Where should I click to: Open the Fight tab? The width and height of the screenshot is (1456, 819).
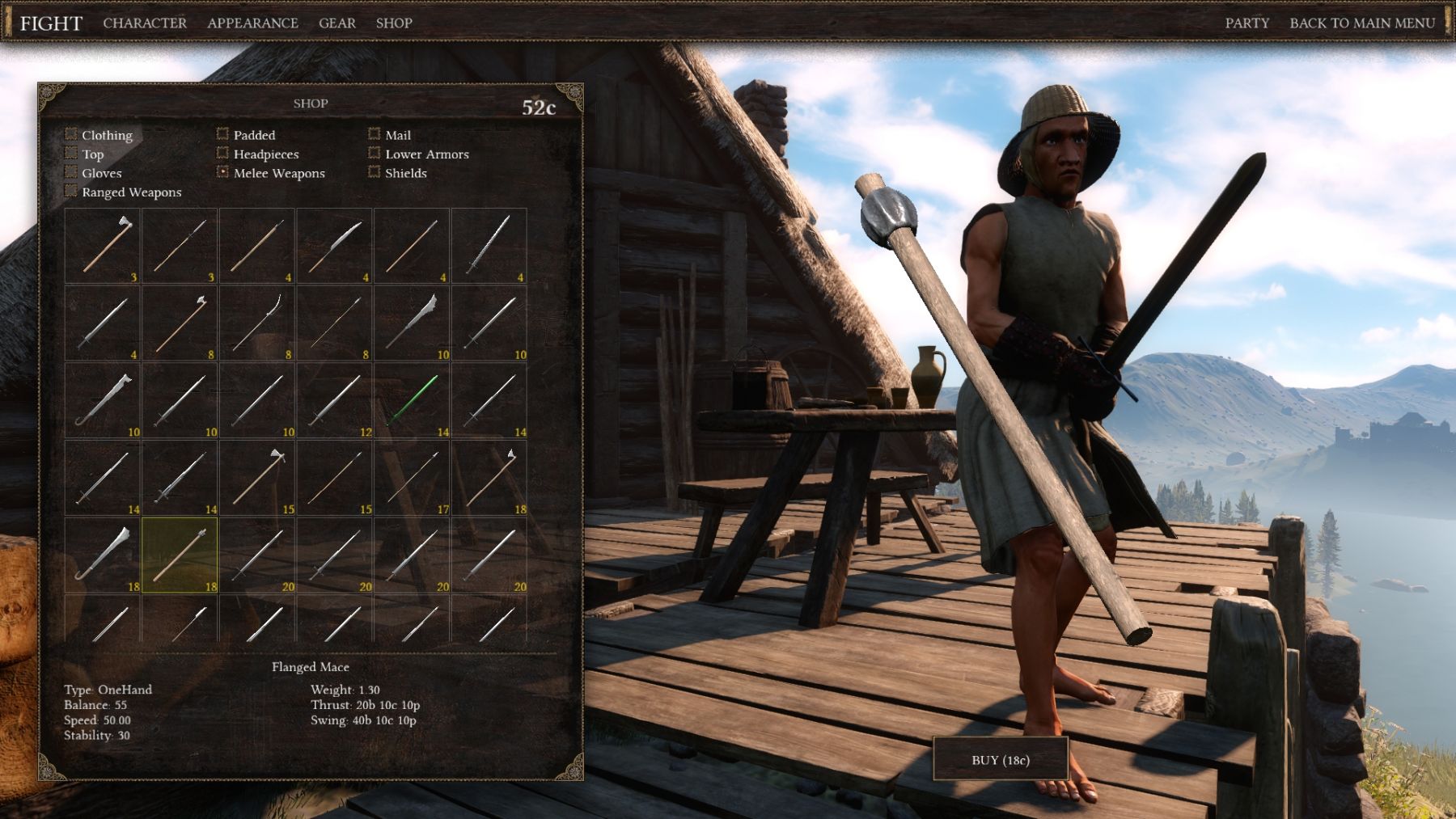51,23
